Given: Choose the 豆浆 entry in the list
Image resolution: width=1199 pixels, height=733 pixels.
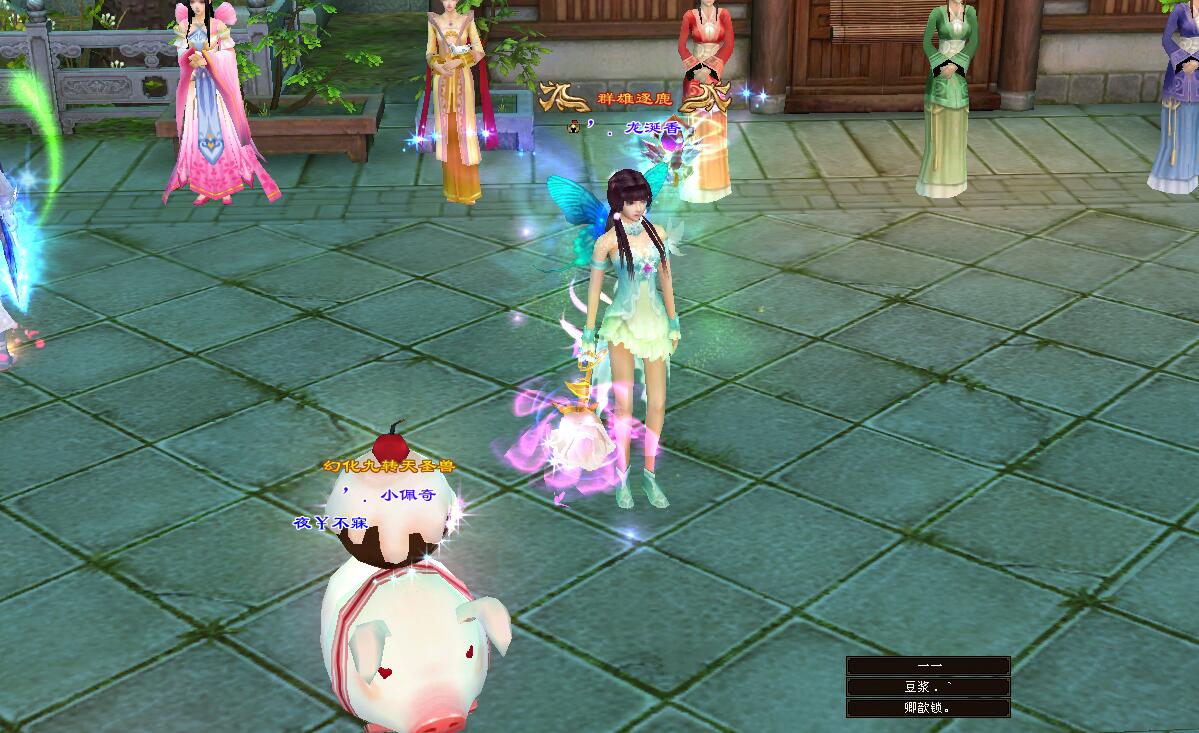Looking at the screenshot, I should (x=928, y=687).
